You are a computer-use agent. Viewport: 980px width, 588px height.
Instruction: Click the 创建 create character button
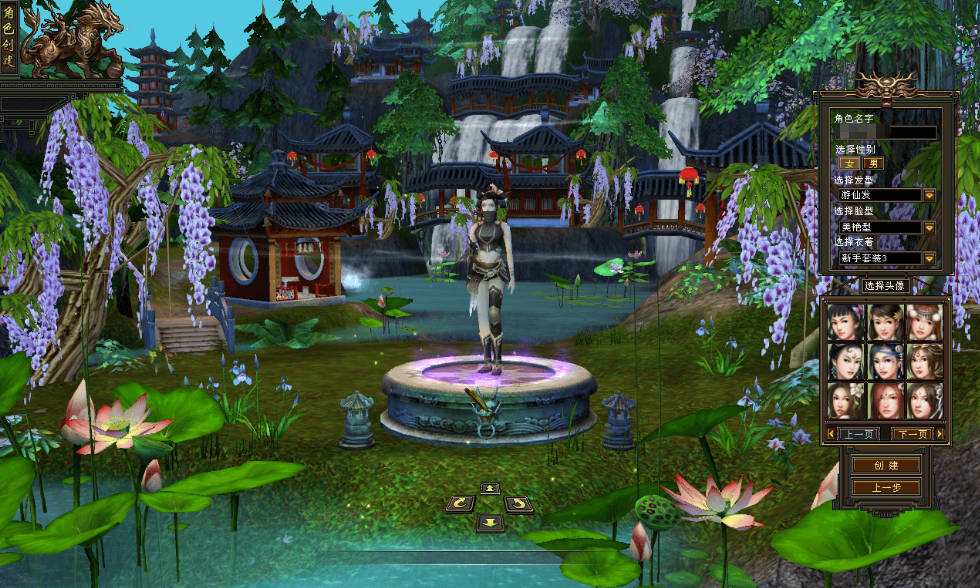click(x=886, y=465)
